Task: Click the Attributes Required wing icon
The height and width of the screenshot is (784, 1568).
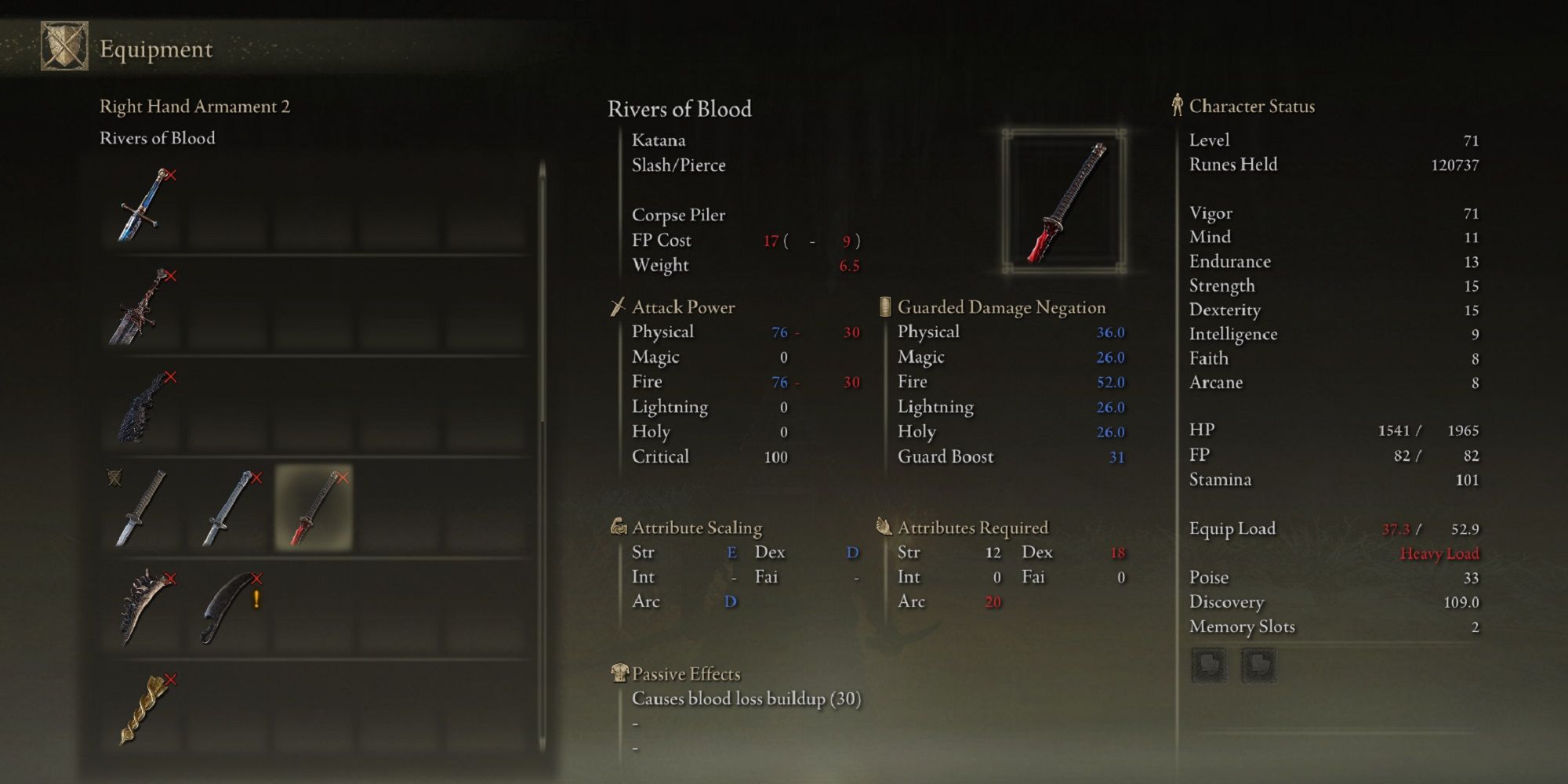Action: (x=884, y=527)
